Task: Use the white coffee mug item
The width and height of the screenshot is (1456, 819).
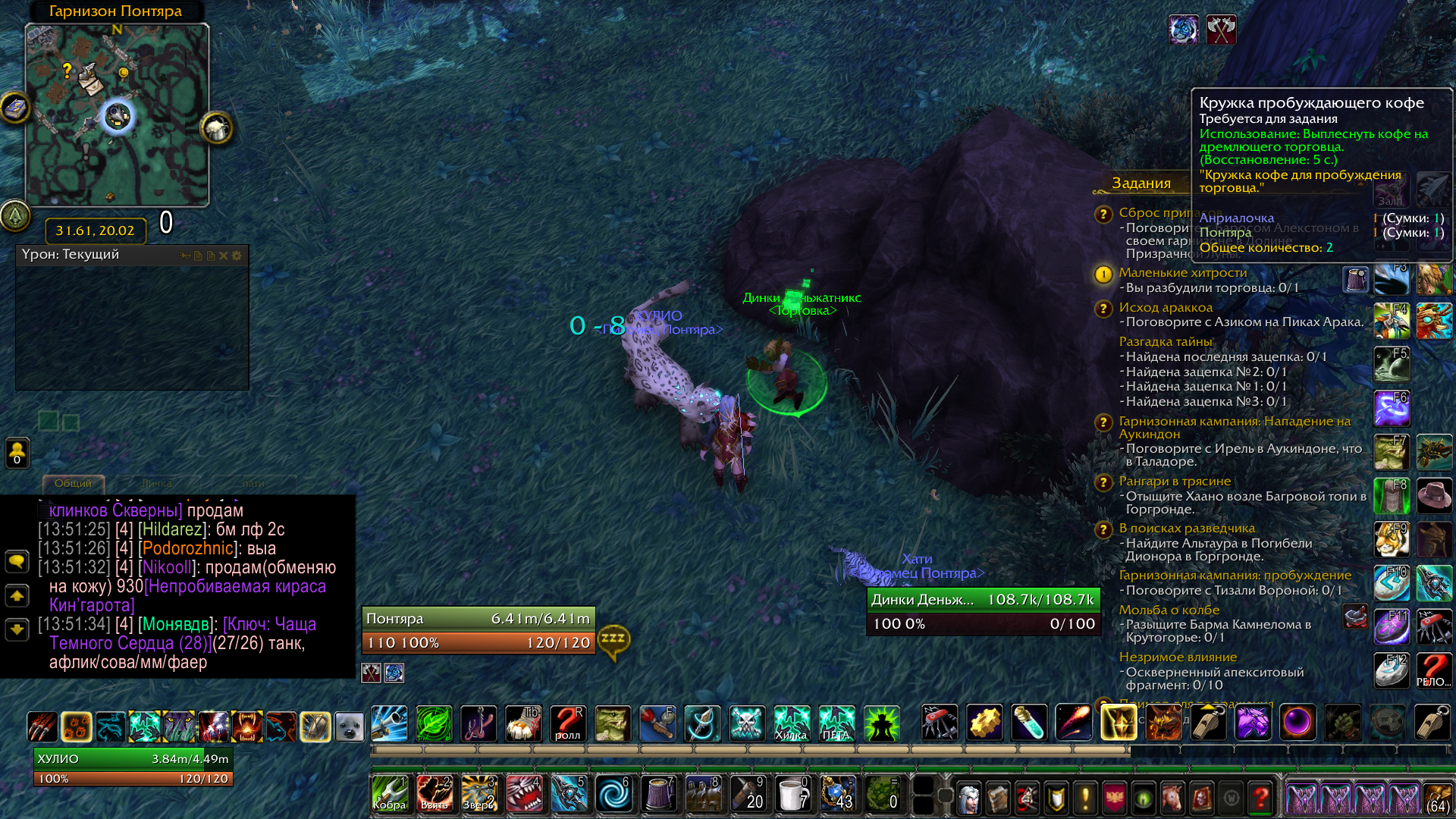Action: 792,794
